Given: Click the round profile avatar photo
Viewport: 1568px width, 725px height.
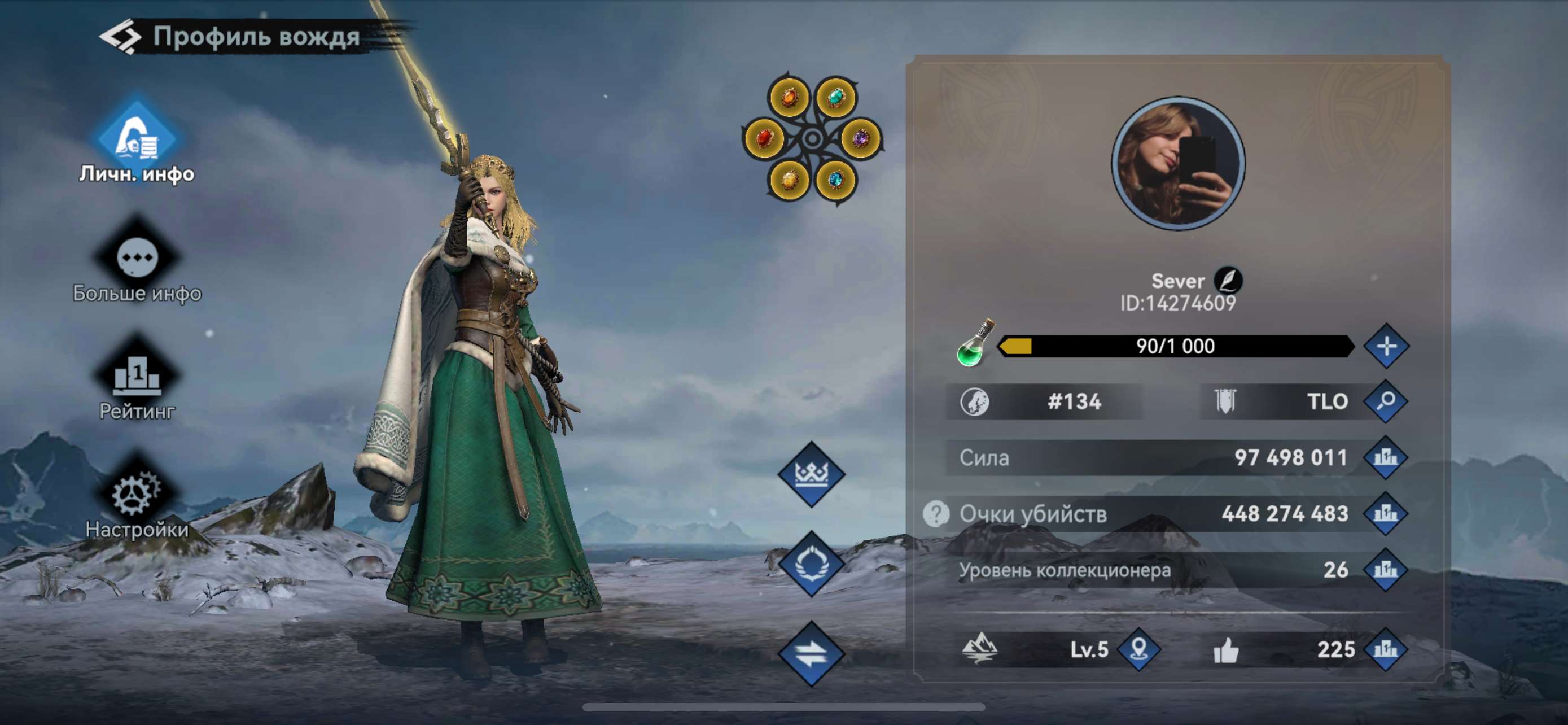Looking at the screenshot, I should tap(1186, 160).
